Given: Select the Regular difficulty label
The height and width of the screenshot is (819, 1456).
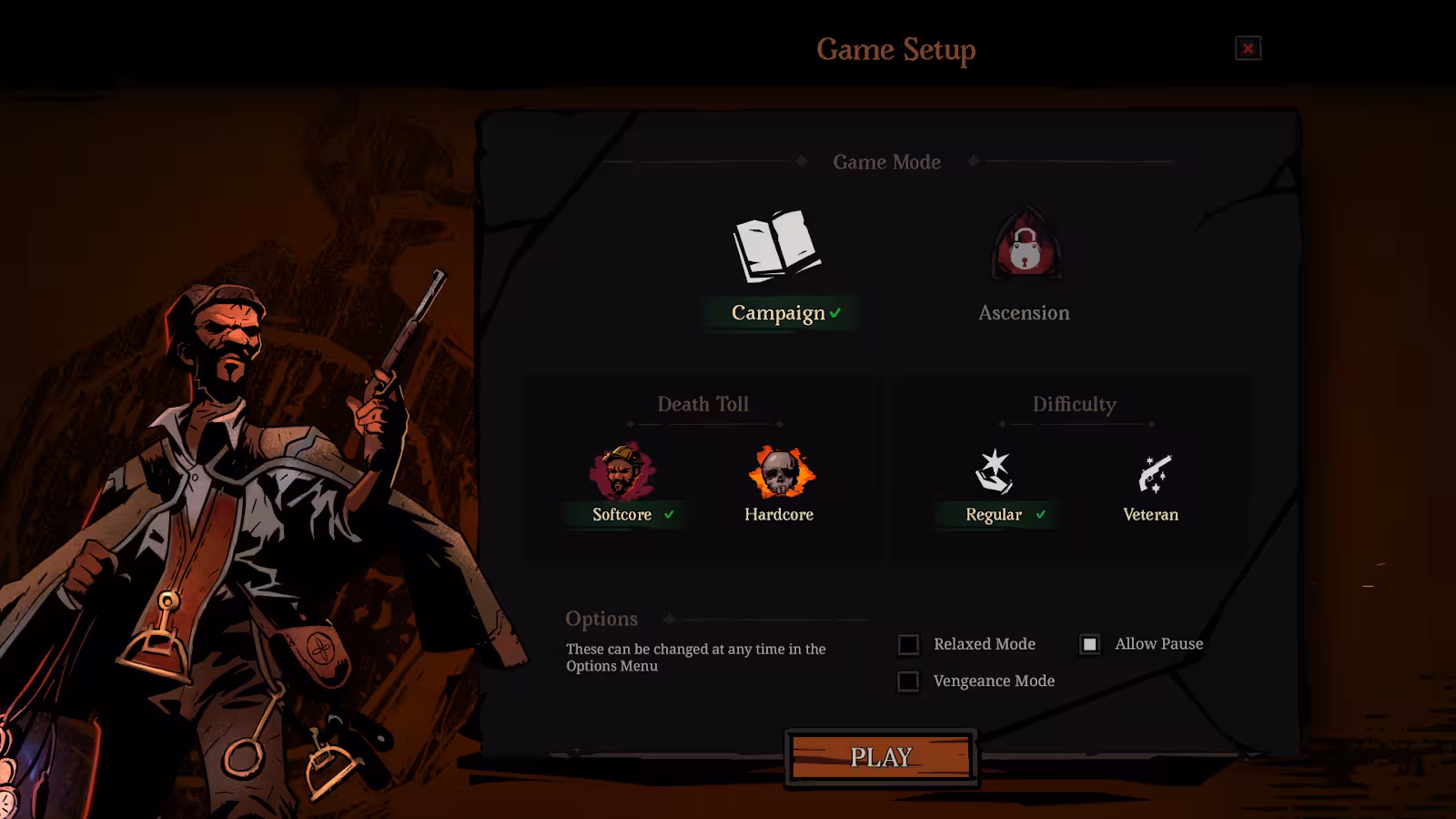Looking at the screenshot, I should coord(994,513).
